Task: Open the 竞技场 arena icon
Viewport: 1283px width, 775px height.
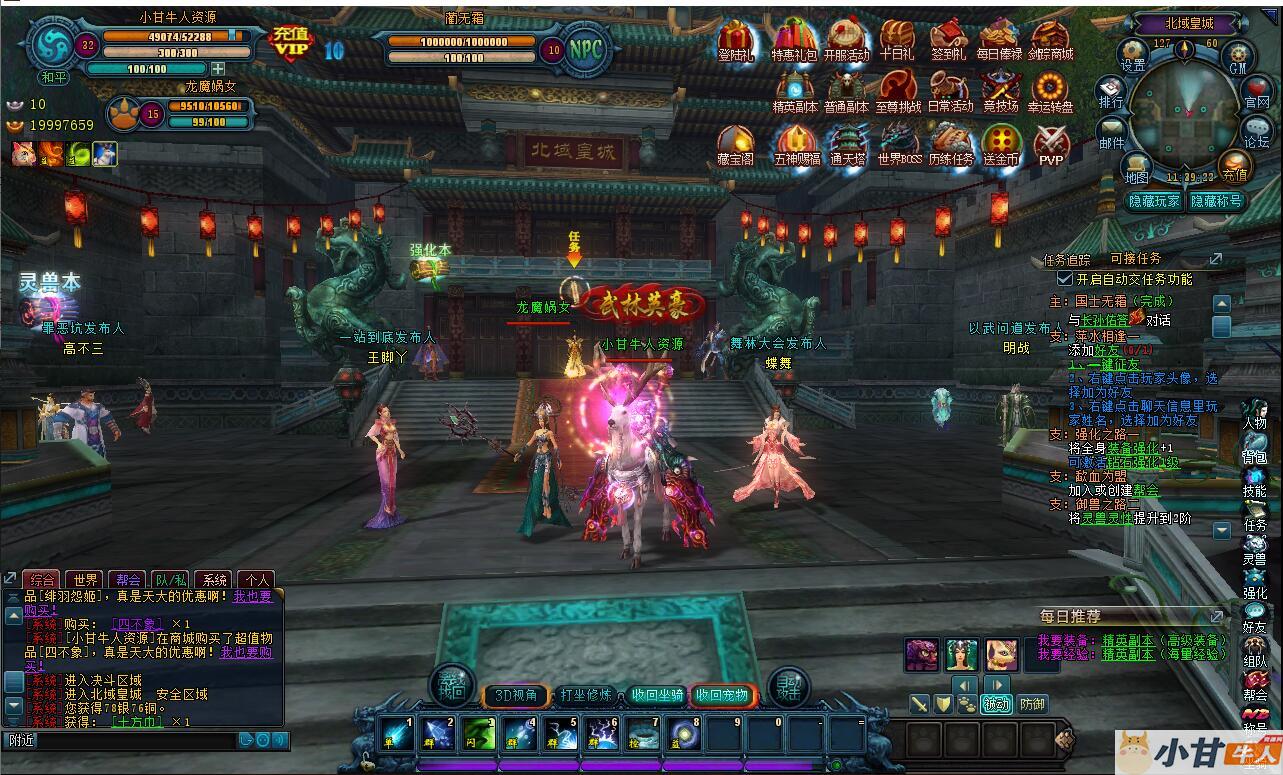Action: tap(1000, 89)
